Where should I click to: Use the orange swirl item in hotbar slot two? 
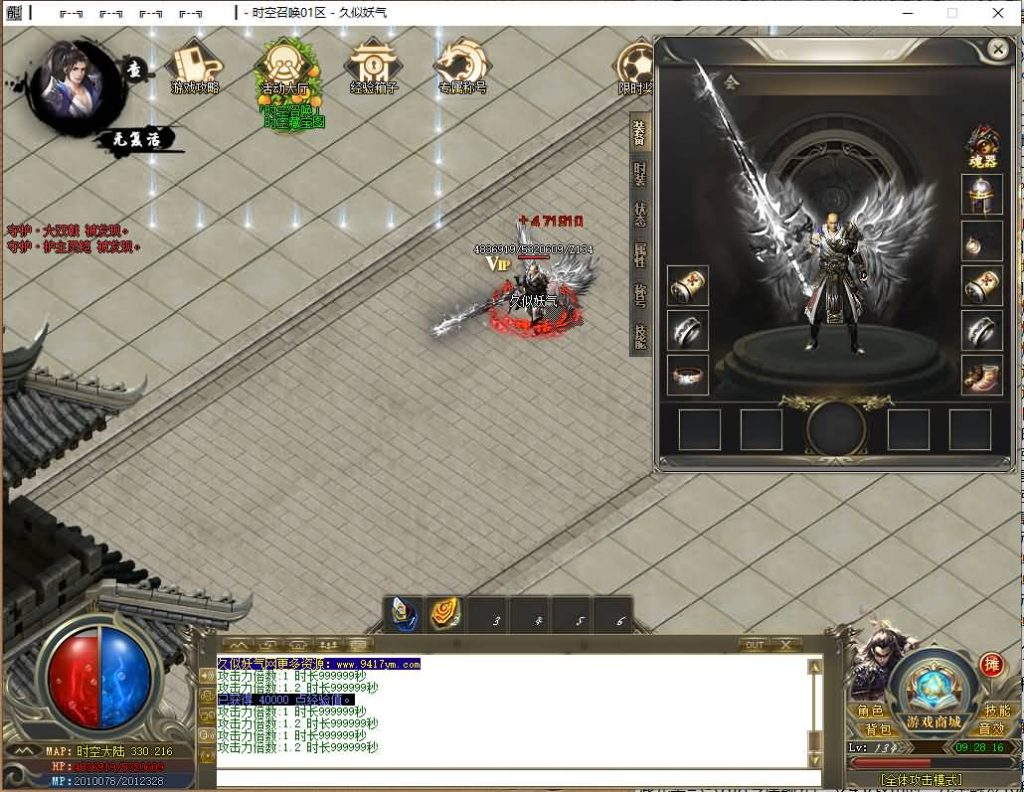(x=446, y=614)
